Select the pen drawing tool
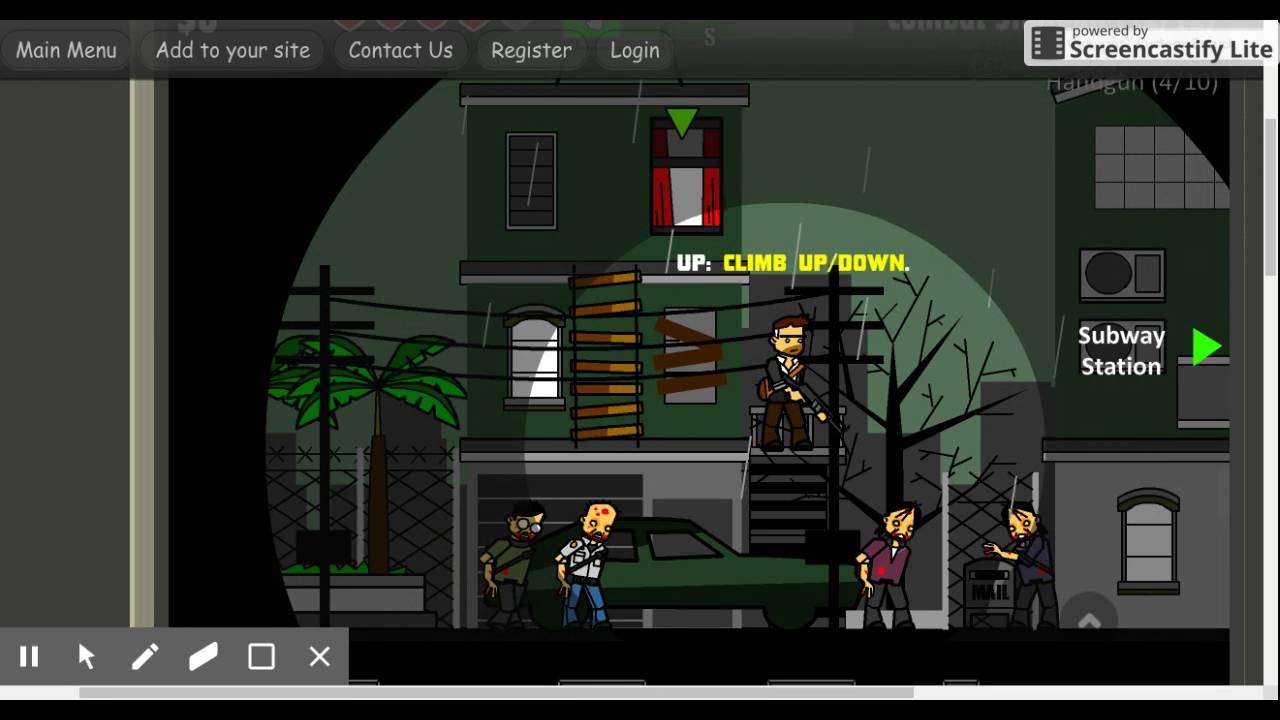Screen dimensions: 1280x720 click(x=145, y=656)
